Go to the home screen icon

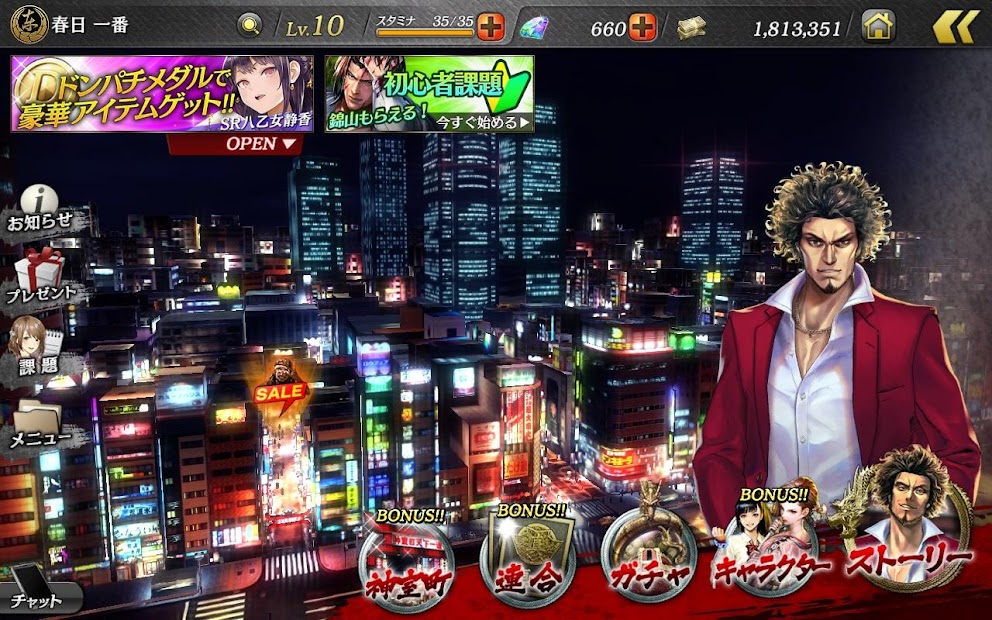[878, 26]
